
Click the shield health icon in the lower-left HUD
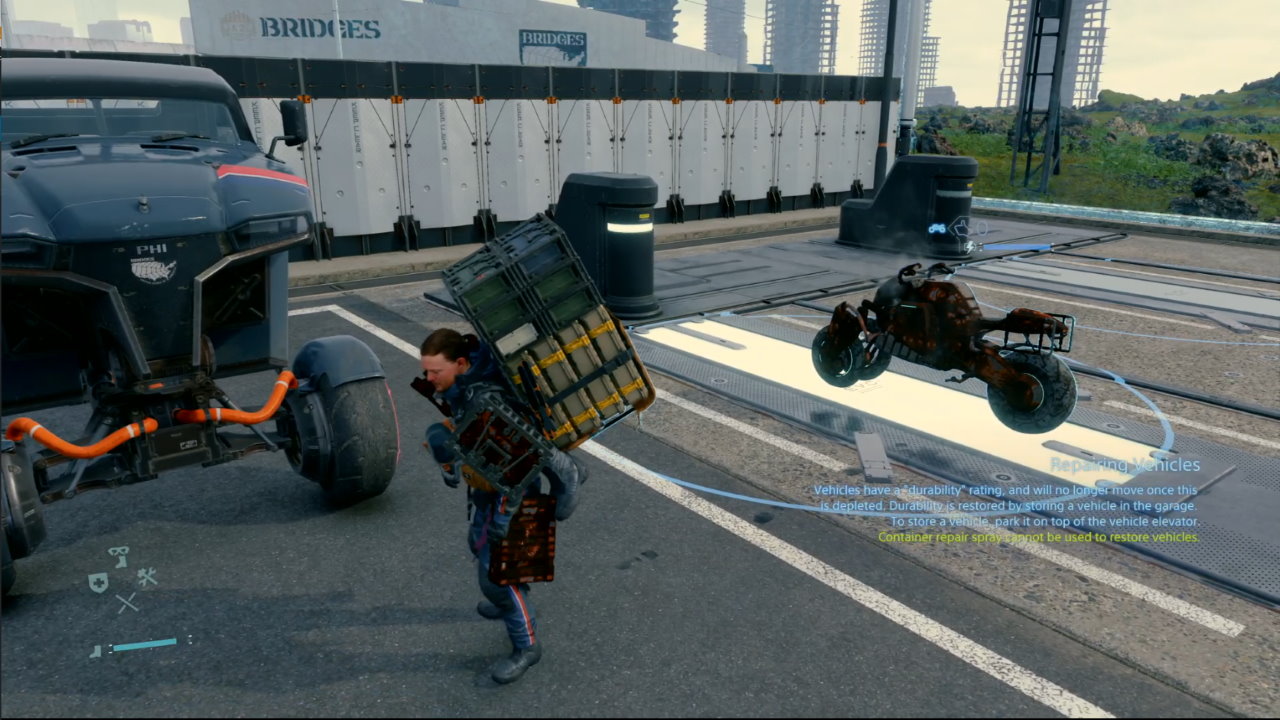[97, 581]
